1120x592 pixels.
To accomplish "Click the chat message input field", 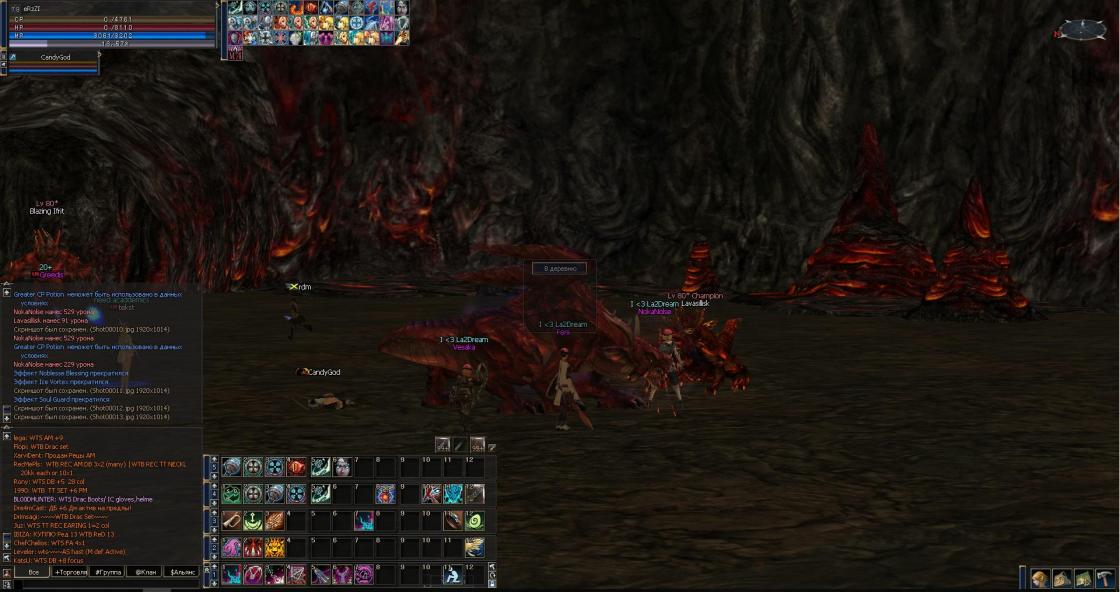I will click(100, 585).
